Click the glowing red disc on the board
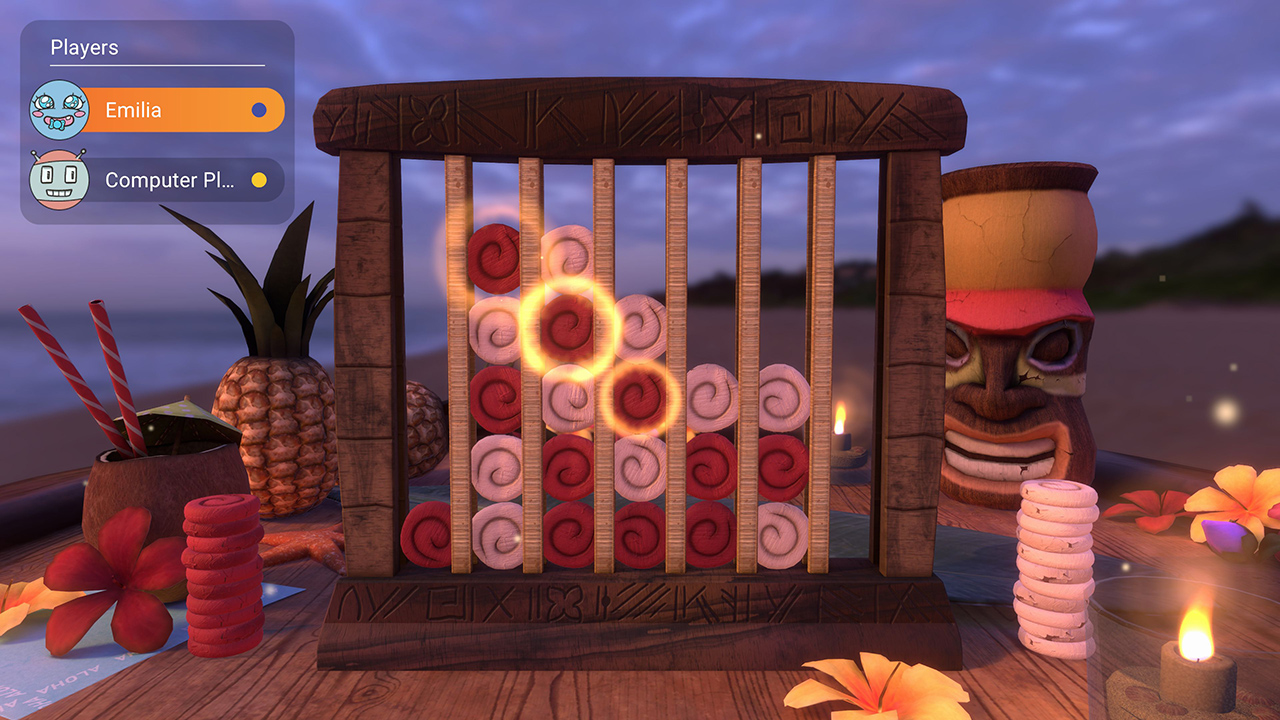This screenshot has height=720, width=1280. [x=566, y=322]
